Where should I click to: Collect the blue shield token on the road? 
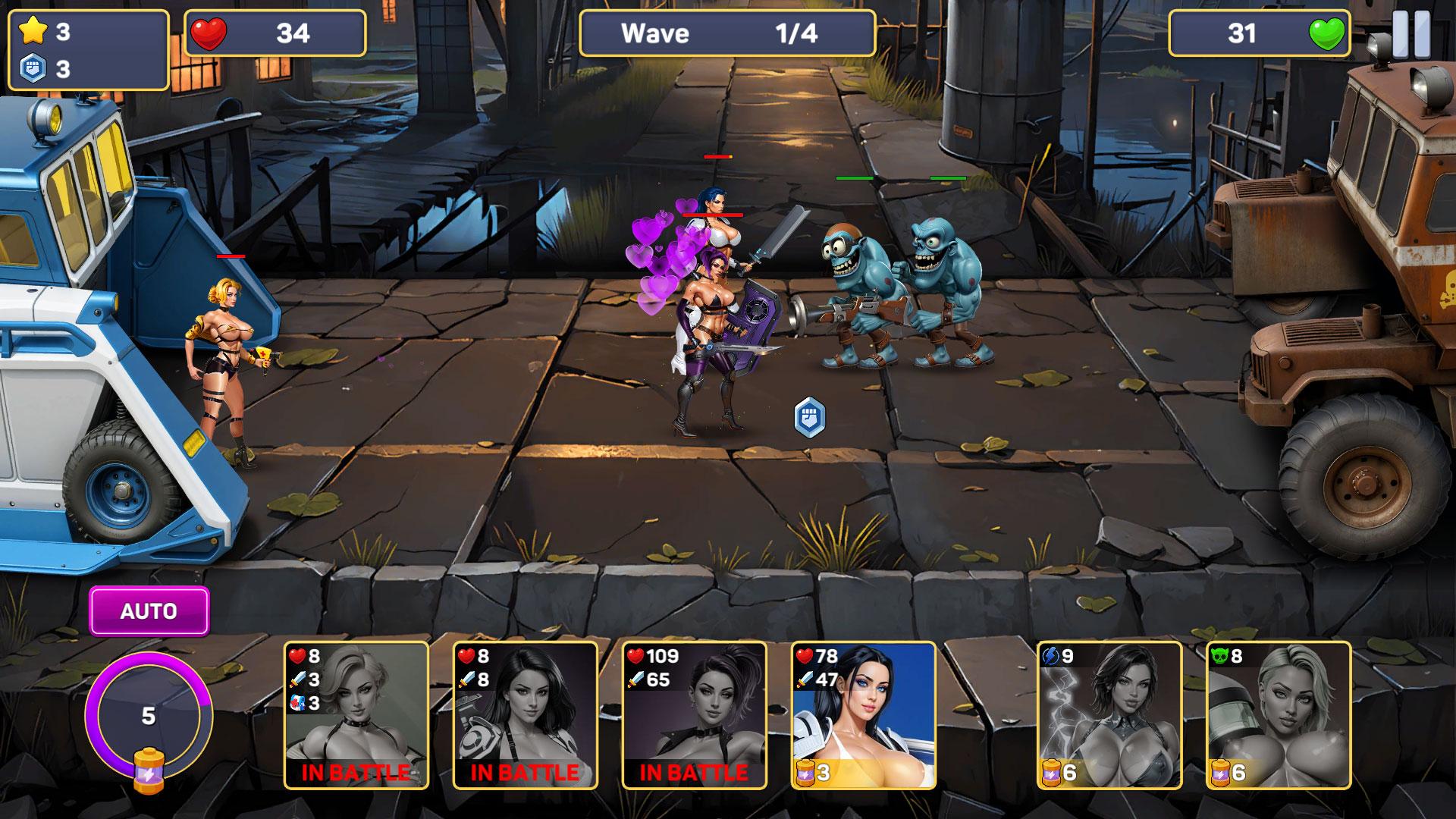[x=809, y=417]
